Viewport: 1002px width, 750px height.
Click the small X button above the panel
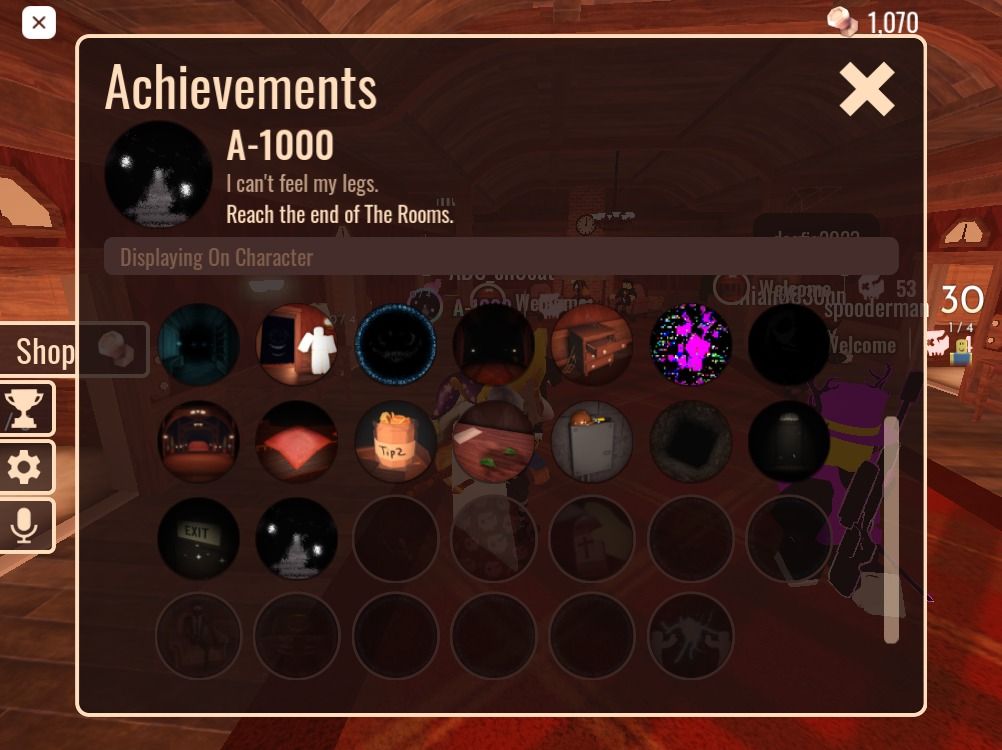click(38, 22)
